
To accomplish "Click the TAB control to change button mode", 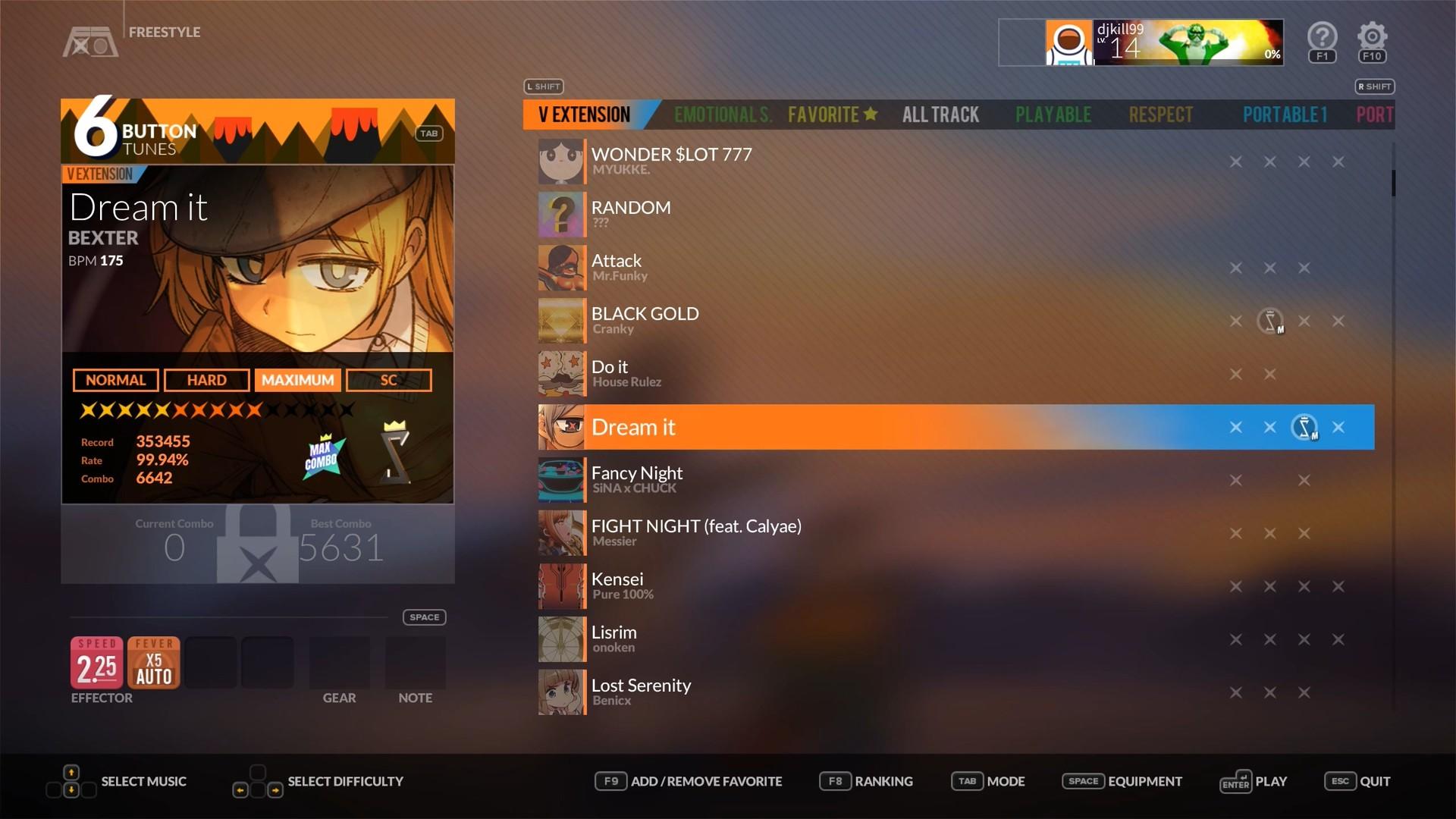I will (x=428, y=133).
